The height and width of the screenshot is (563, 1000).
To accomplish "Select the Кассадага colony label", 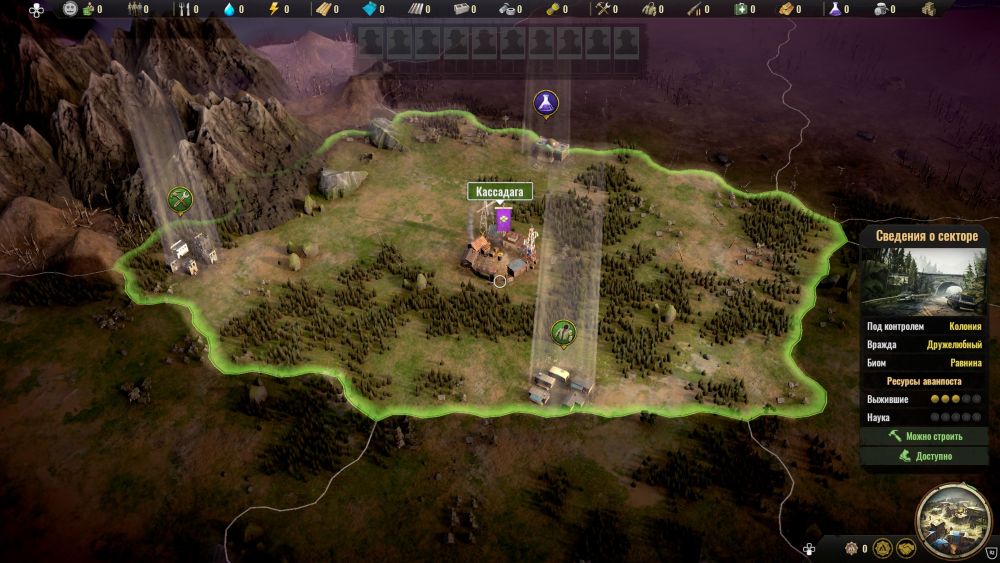I will point(500,191).
